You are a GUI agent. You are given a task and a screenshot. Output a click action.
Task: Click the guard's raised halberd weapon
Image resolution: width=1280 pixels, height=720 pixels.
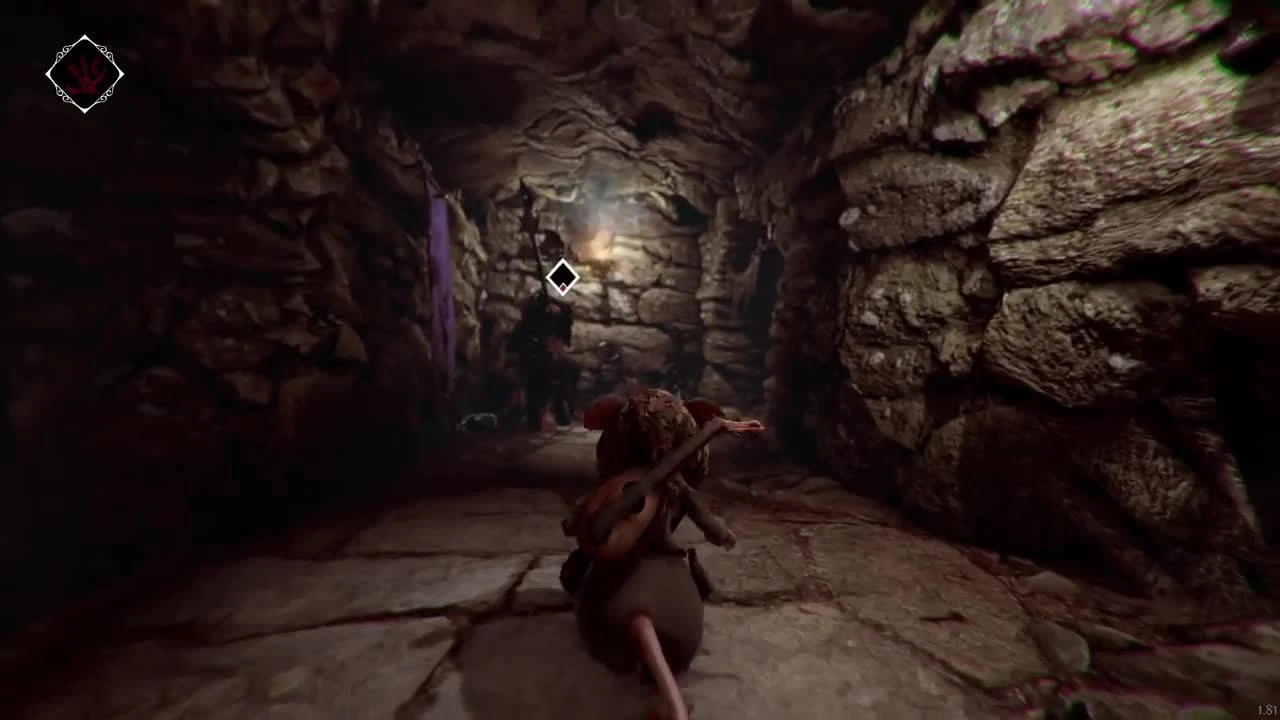(527, 200)
